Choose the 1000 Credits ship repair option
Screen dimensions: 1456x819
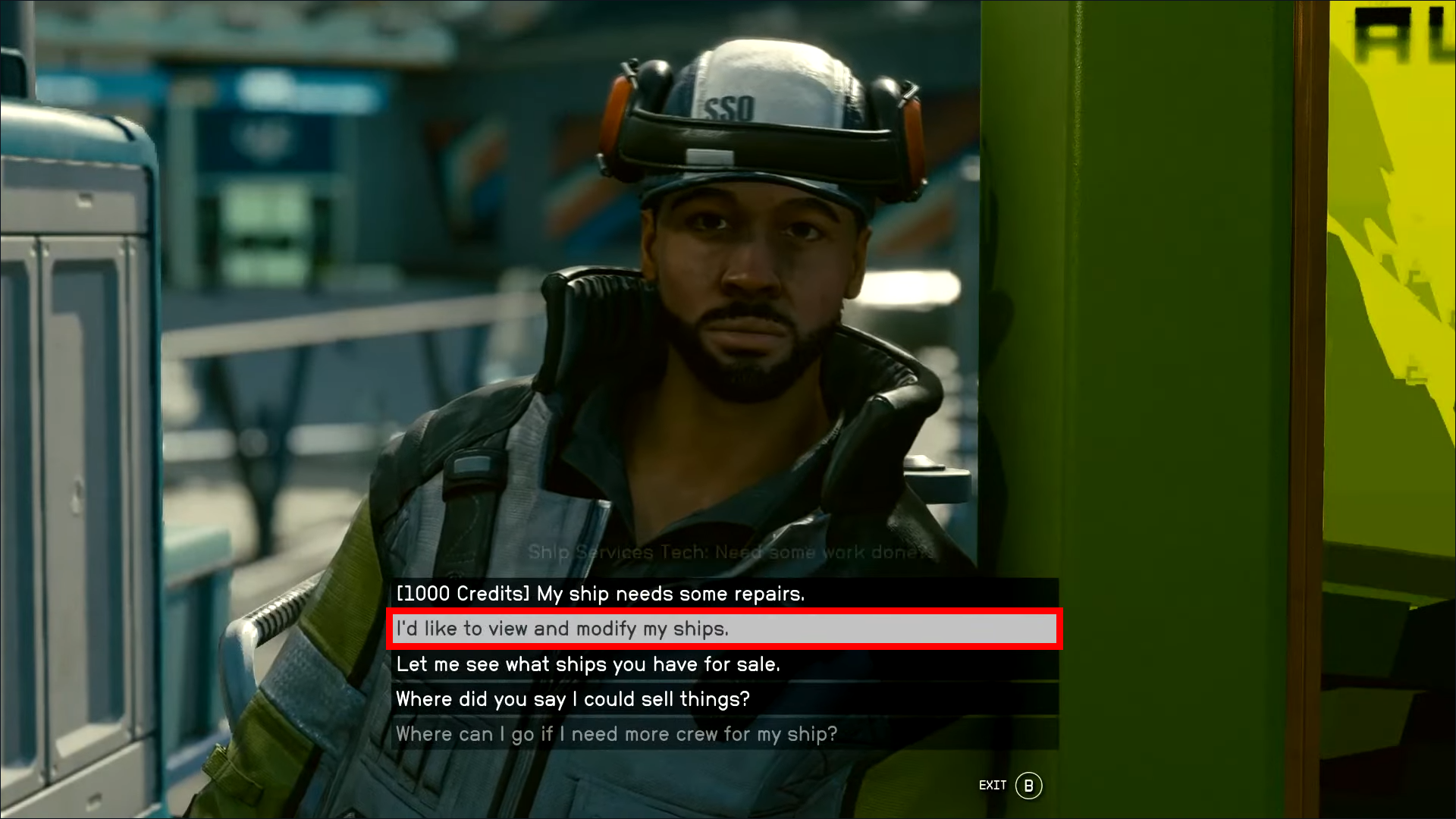click(x=600, y=594)
